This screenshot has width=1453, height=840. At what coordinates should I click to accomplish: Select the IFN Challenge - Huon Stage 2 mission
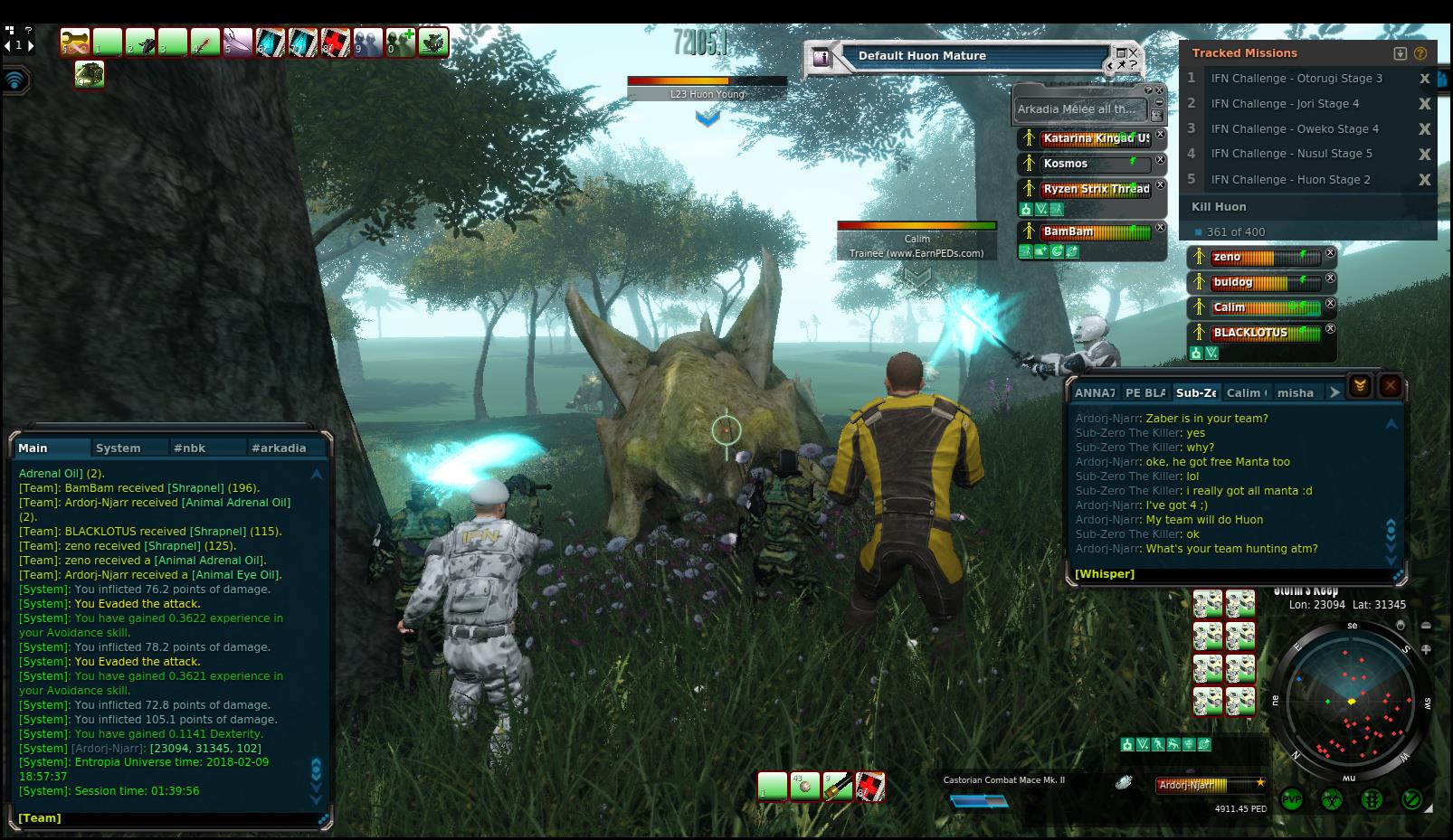pyautogui.click(x=1290, y=179)
